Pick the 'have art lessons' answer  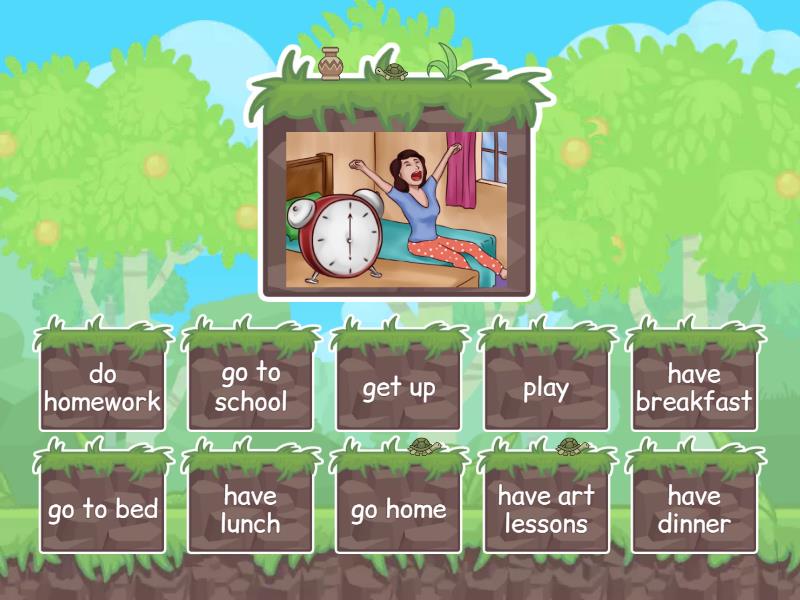(546, 510)
